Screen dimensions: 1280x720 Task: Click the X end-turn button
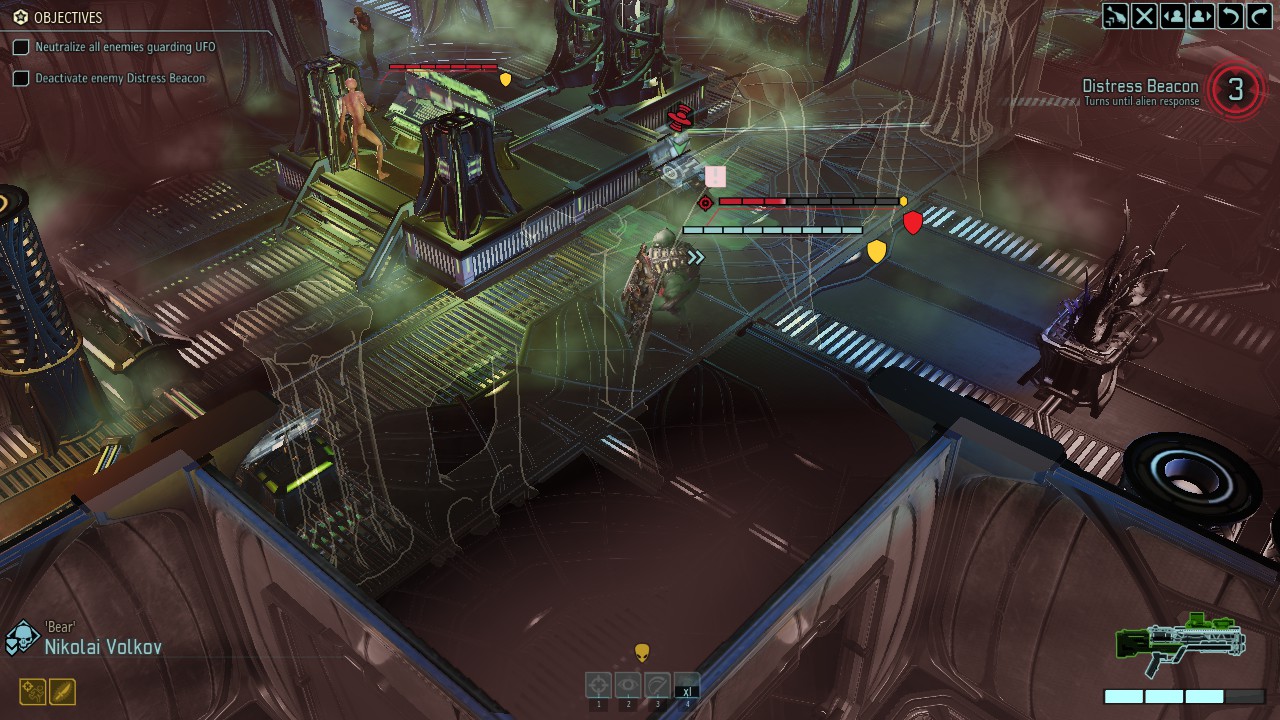tap(1144, 16)
